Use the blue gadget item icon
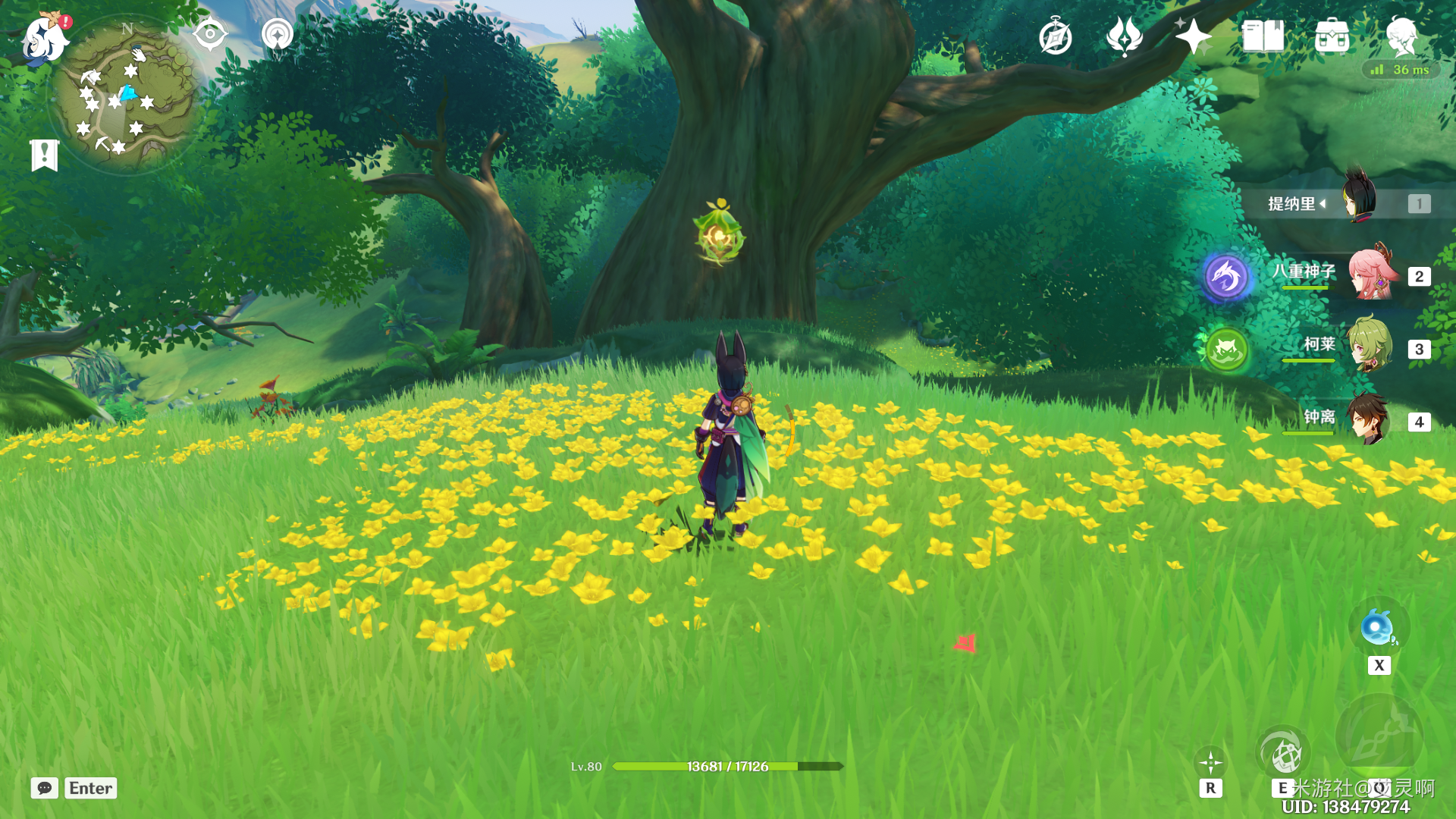This screenshot has height=819, width=1456. tap(1378, 629)
